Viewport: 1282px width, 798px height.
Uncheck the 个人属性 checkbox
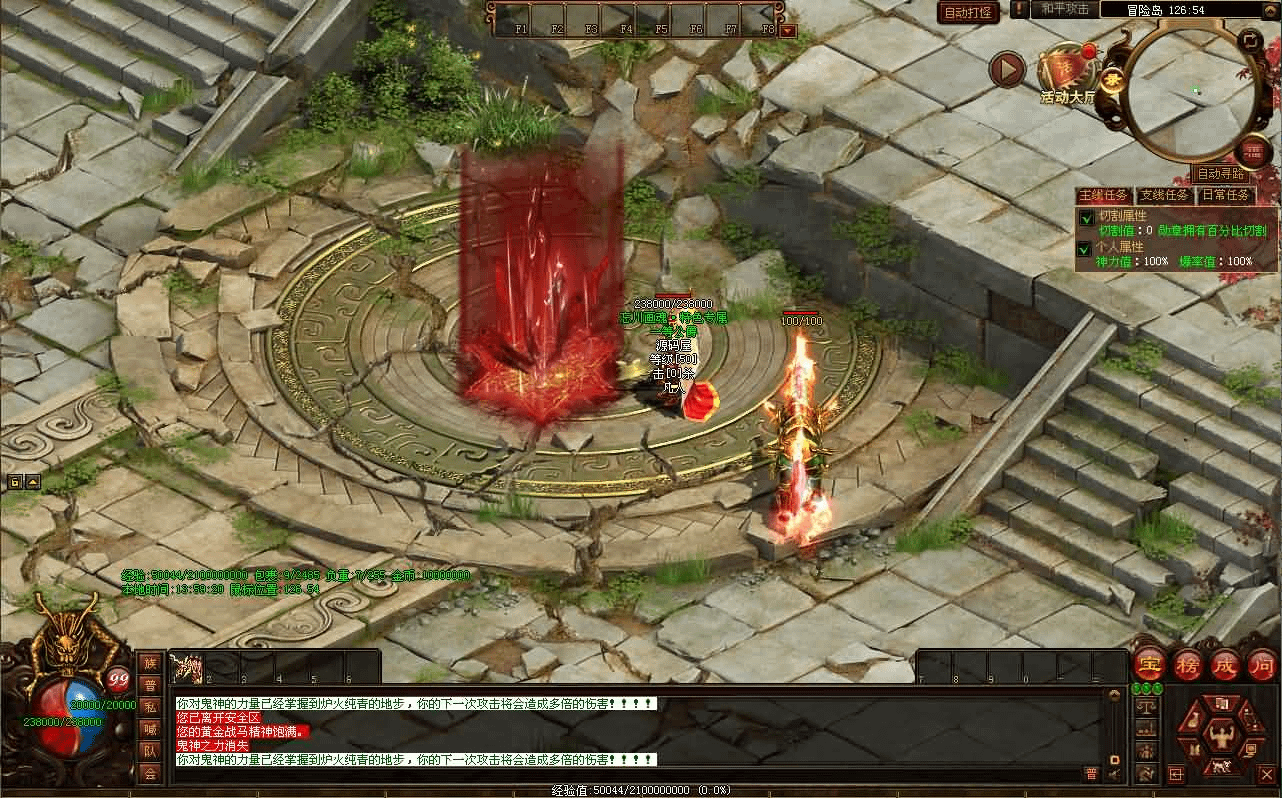(1086, 248)
